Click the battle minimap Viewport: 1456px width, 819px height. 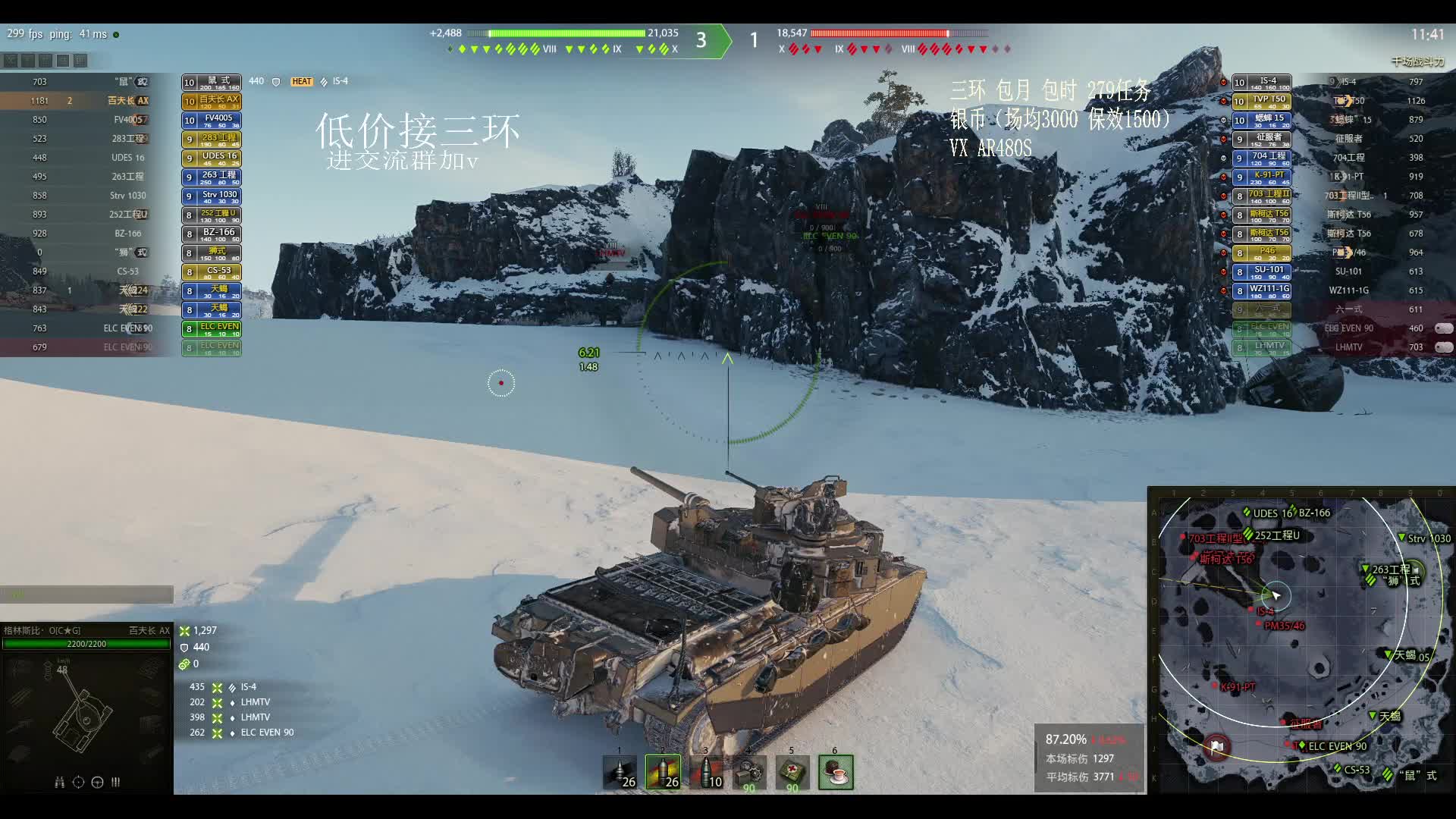pos(1301,641)
